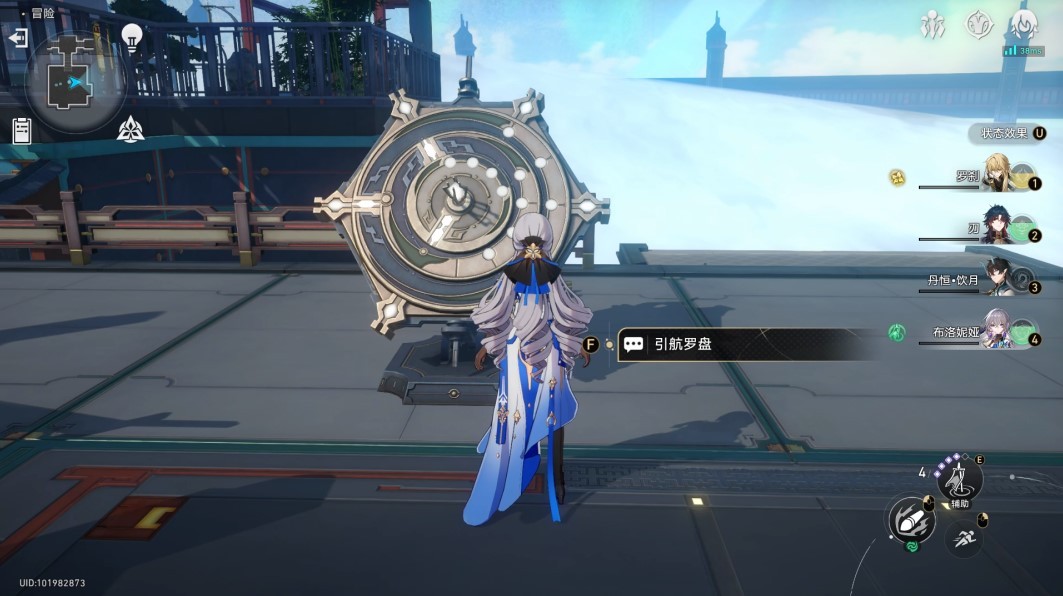The width and height of the screenshot is (1063, 596).
Task: Open the clipboard mission log icon
Action: click(x=22, y=130)
